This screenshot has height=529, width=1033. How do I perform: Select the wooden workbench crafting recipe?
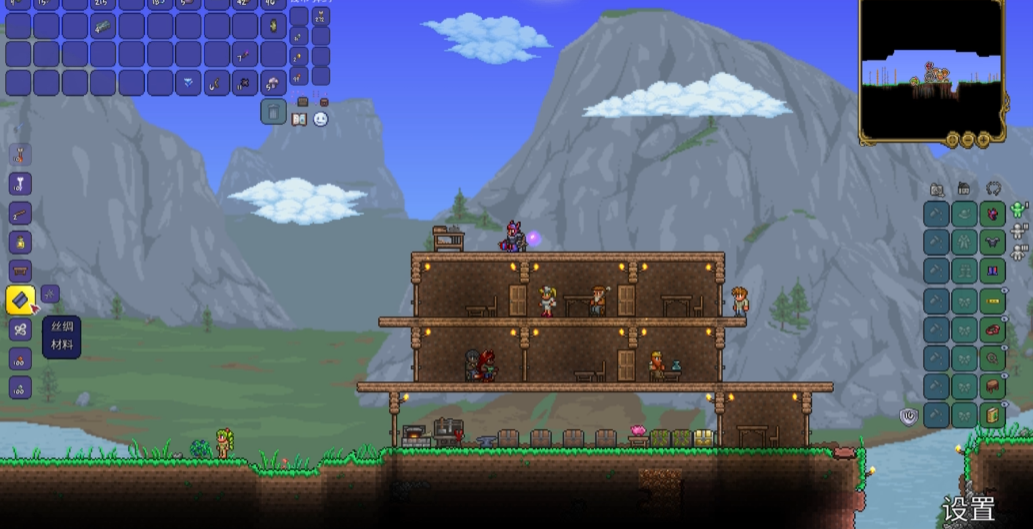coord(21,270)
